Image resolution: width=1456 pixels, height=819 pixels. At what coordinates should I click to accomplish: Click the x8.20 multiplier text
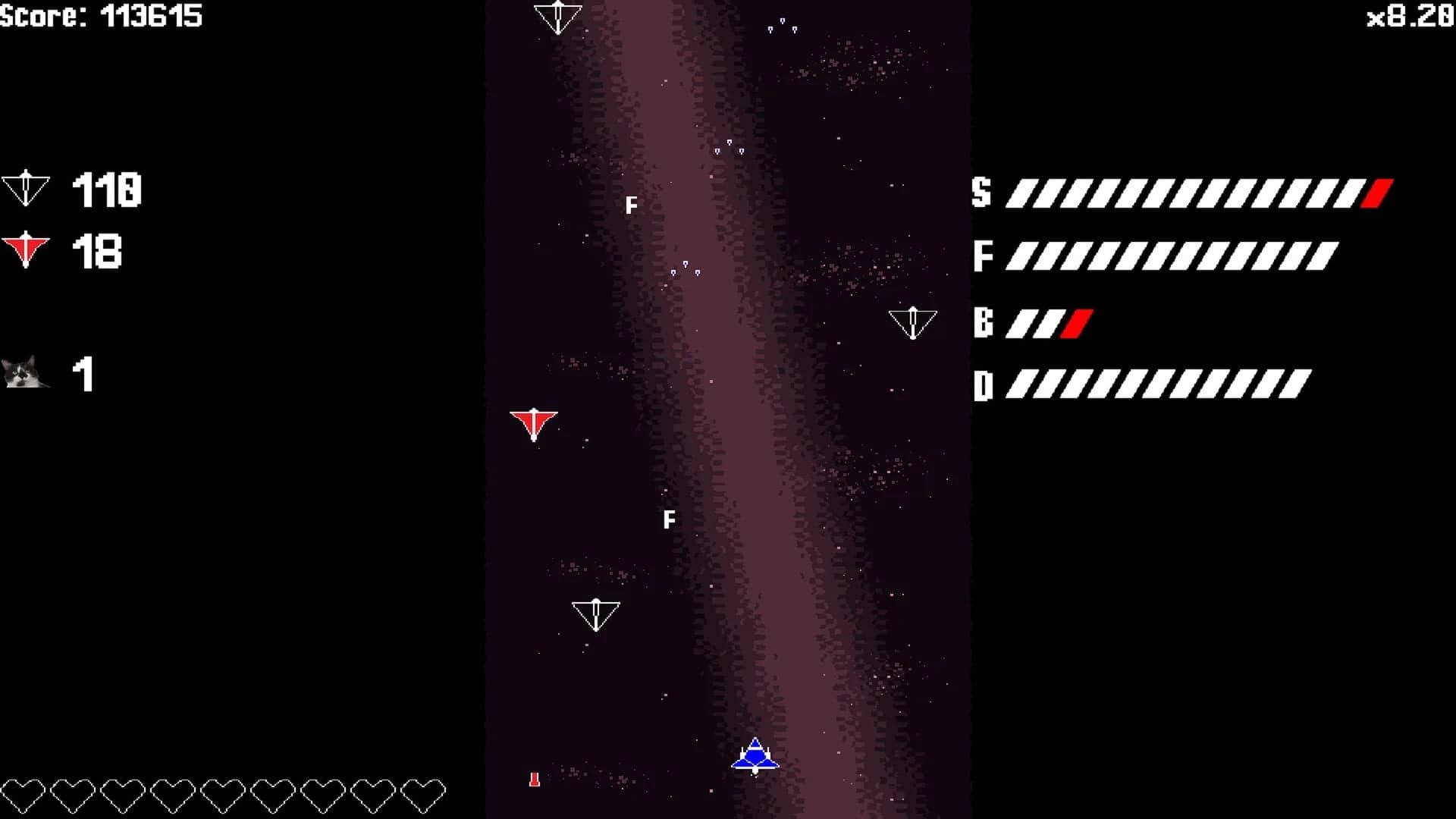[1412, 14]
